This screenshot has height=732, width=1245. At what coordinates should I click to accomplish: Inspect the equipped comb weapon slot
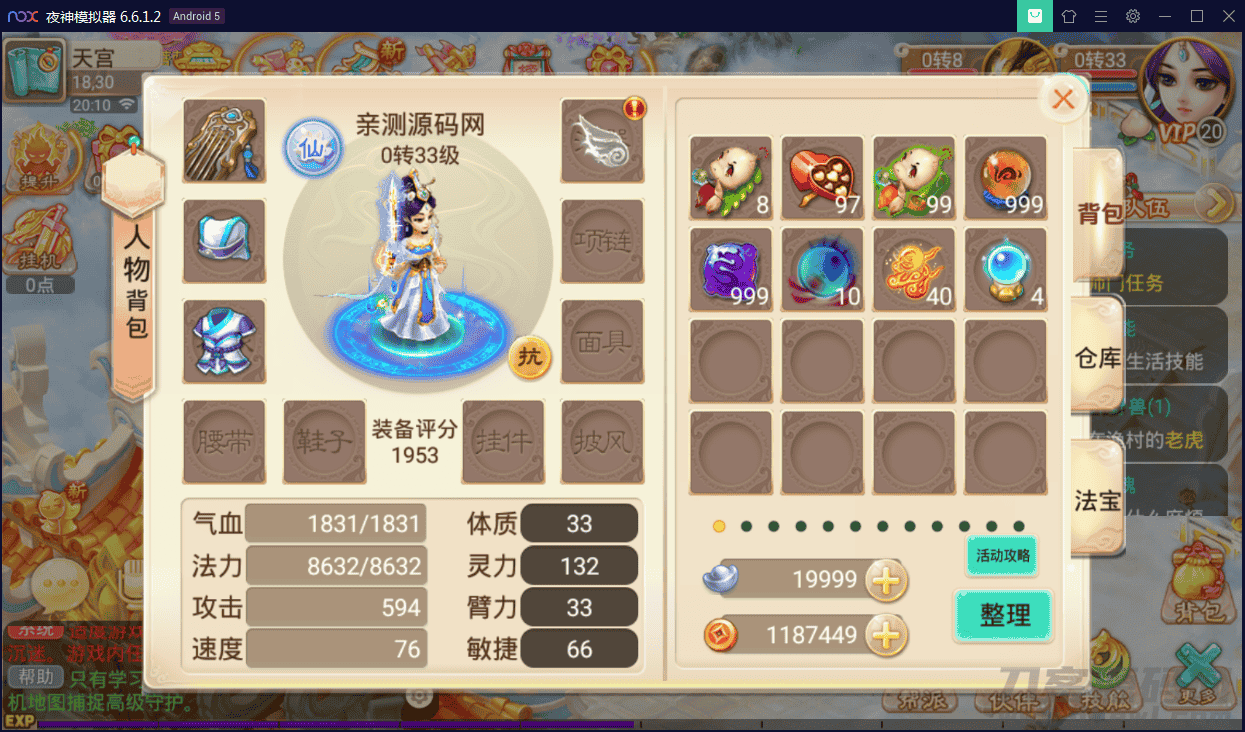(224, 140)
